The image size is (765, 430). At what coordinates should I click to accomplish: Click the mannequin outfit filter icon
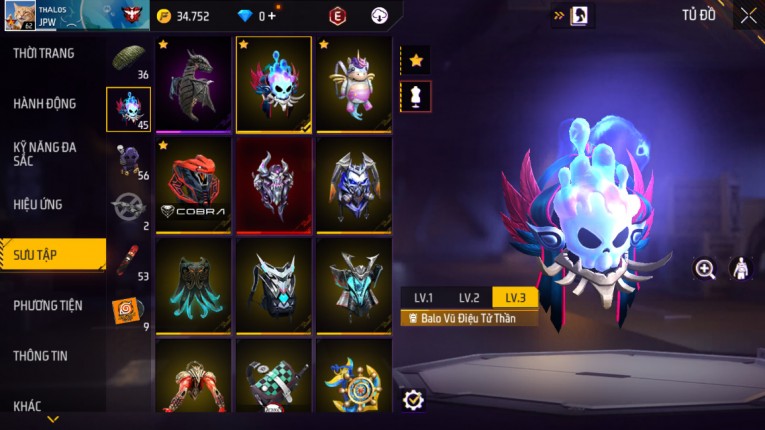pos(416,96)
